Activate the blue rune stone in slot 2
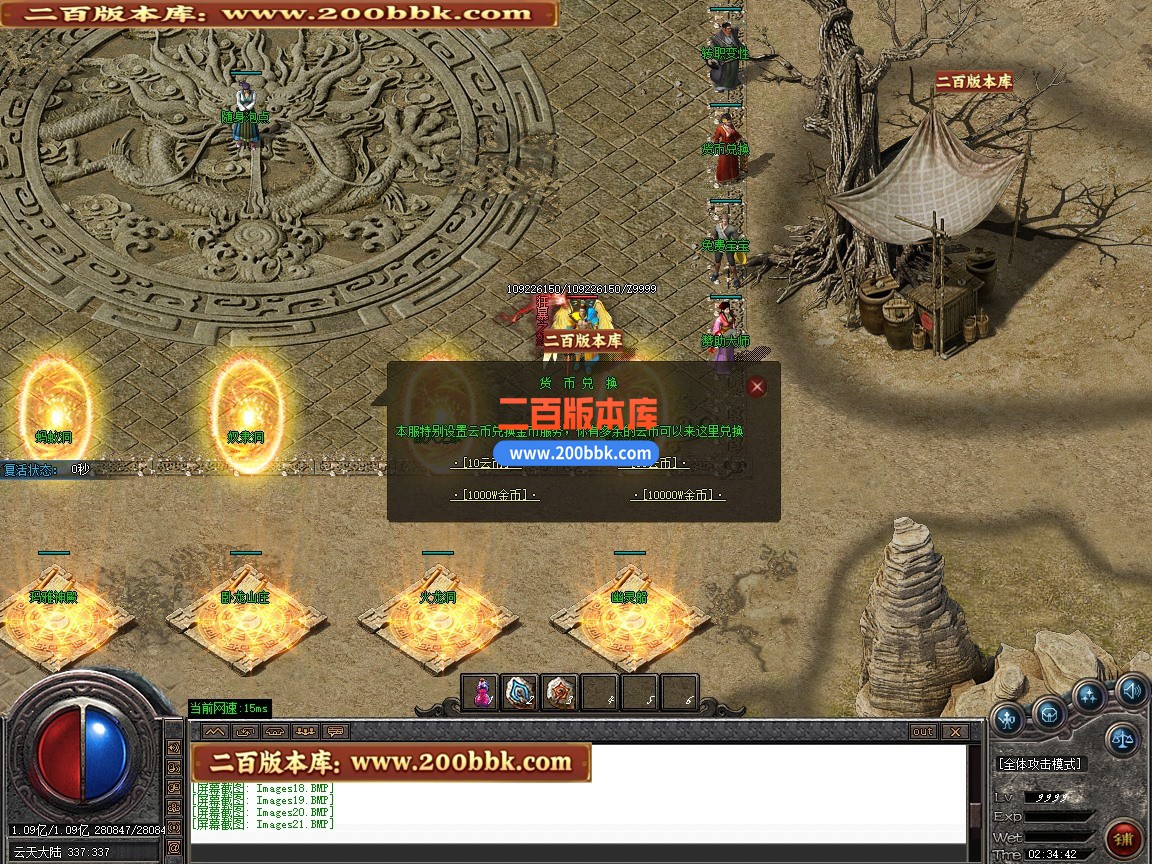Screen dimensions: 1152x864 [520, 693]
